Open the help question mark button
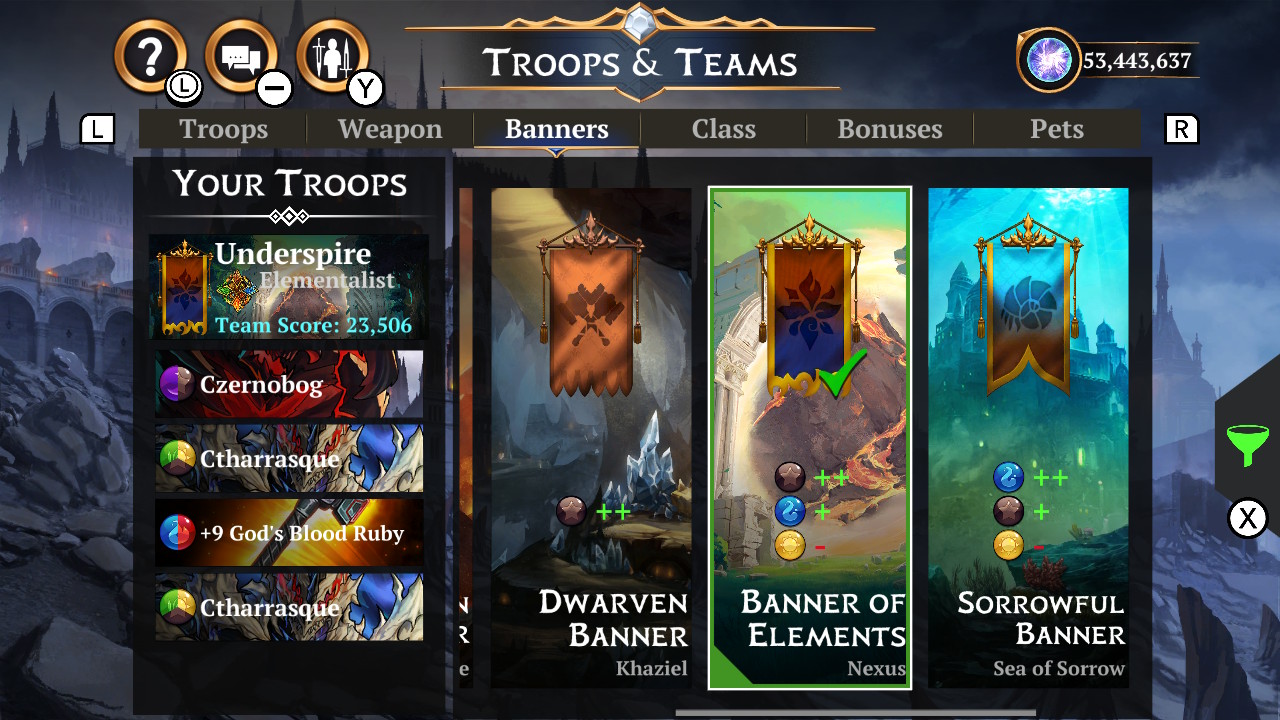Viewport: 1280px width, 720px height. 150,57
